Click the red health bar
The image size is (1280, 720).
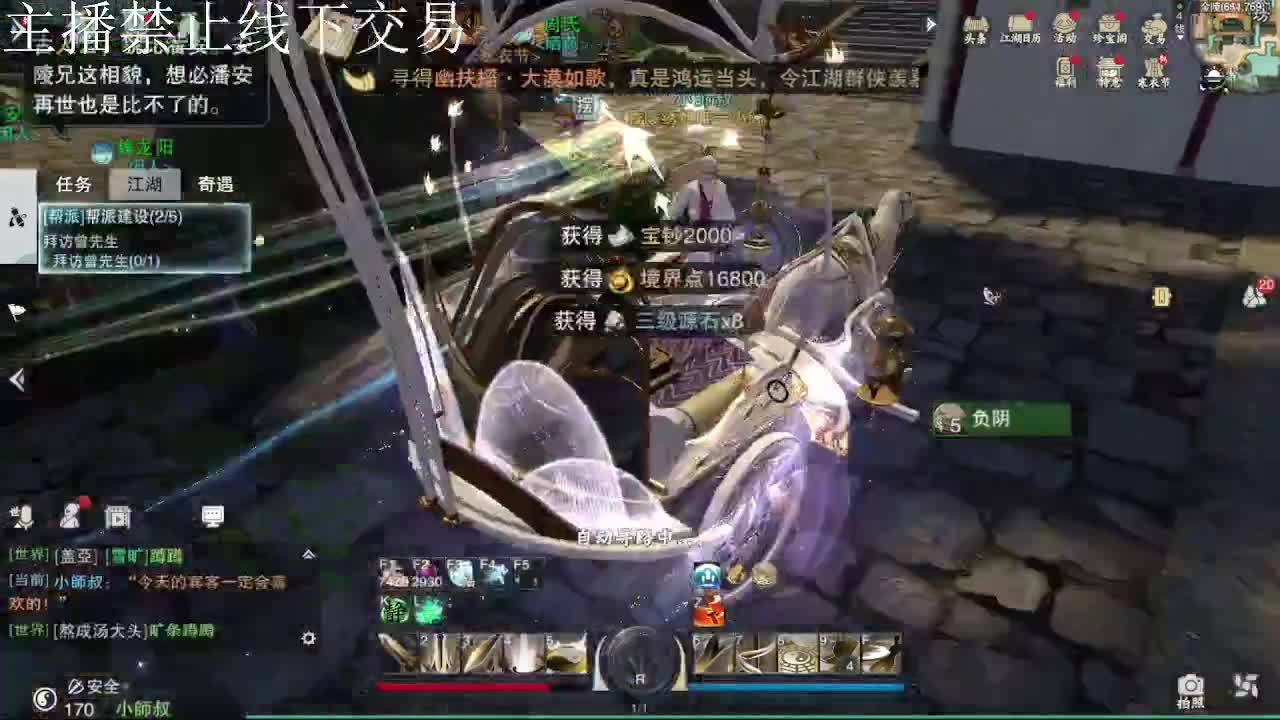coord(465,687)
